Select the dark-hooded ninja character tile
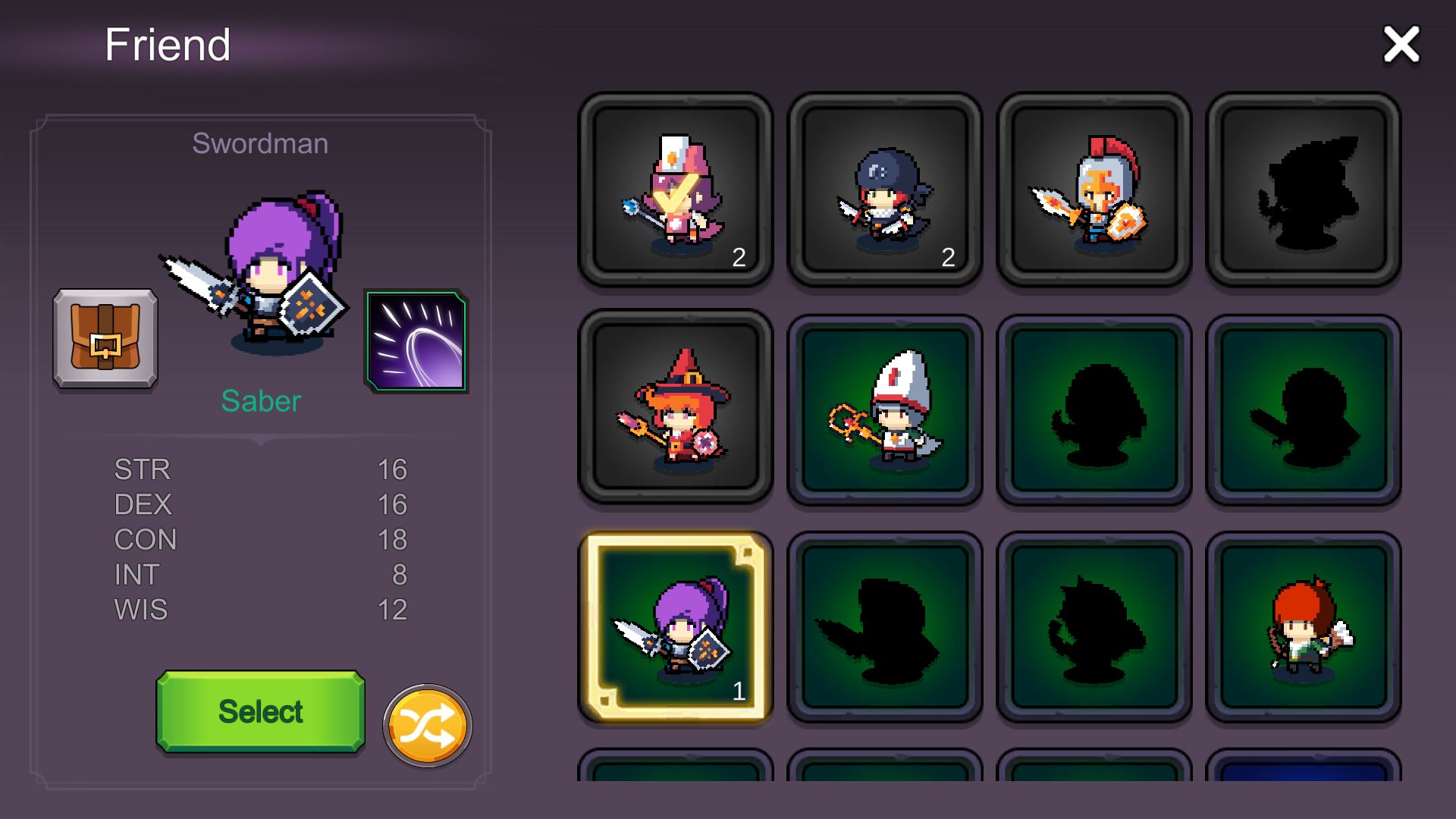Viewport: 1456px width, 819px height. 885,190
